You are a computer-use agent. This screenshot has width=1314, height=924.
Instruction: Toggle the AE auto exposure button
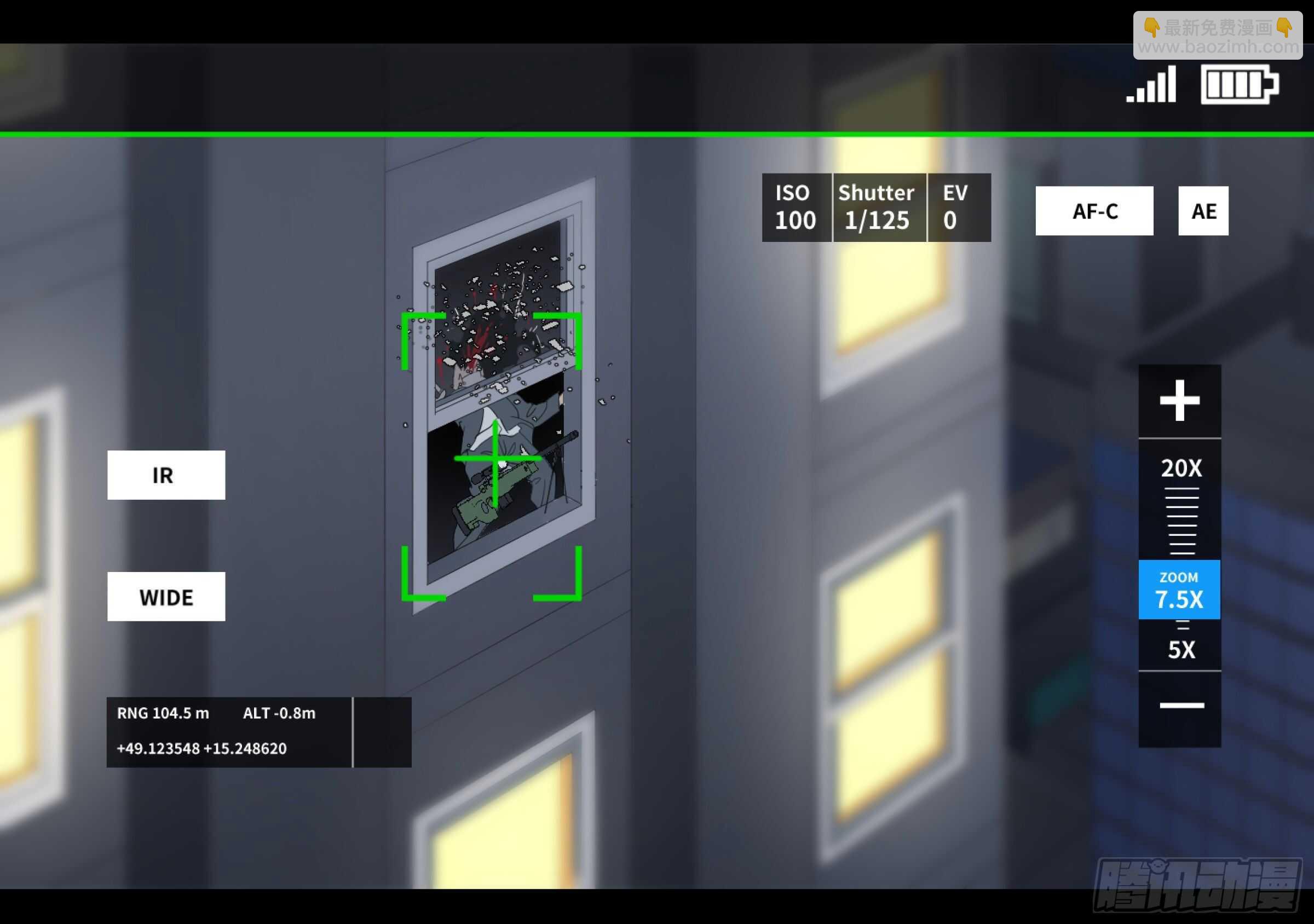click(1203, 211)
